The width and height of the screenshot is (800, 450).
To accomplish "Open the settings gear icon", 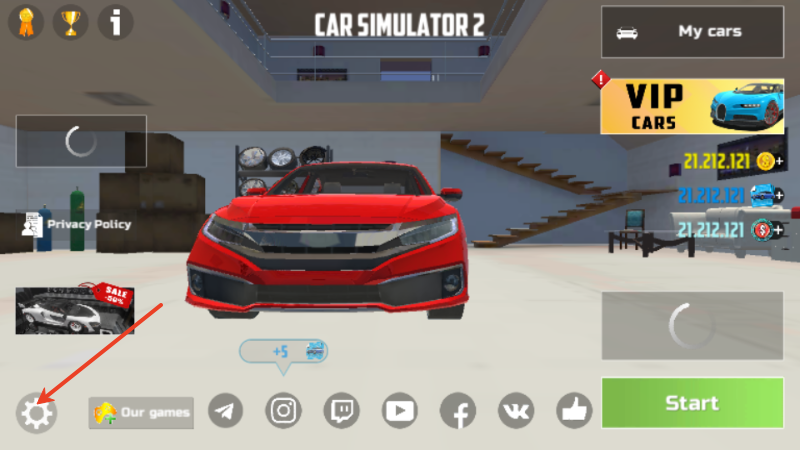I will click(36, 413).
